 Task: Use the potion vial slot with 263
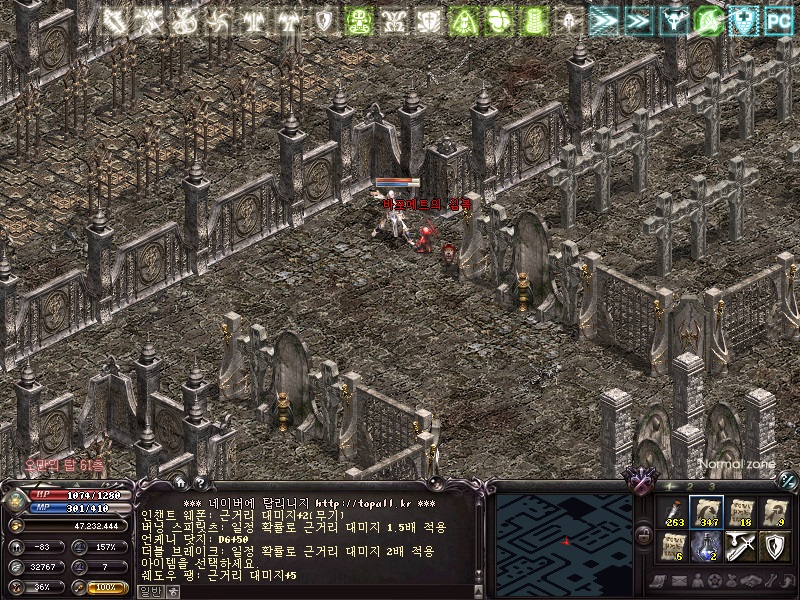pyautogui.click(x=673, y=513)
